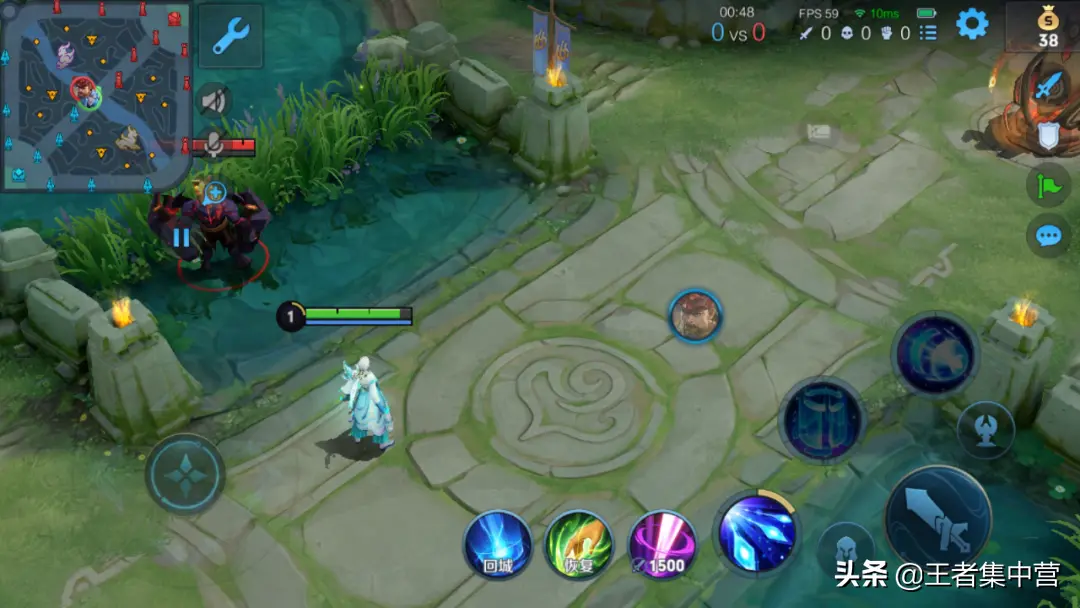The image size is (1080, 608).
Task: Cast the summoner spell marked 1500
Action: pos(662,545)
